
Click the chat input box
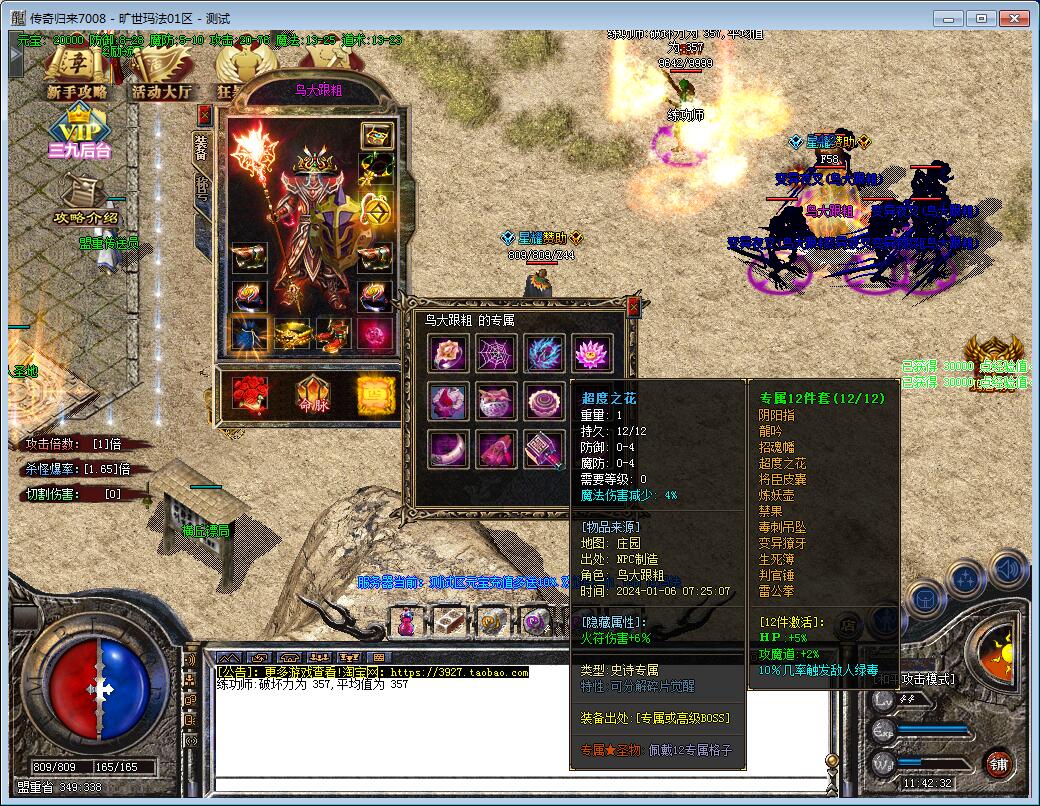520,783
